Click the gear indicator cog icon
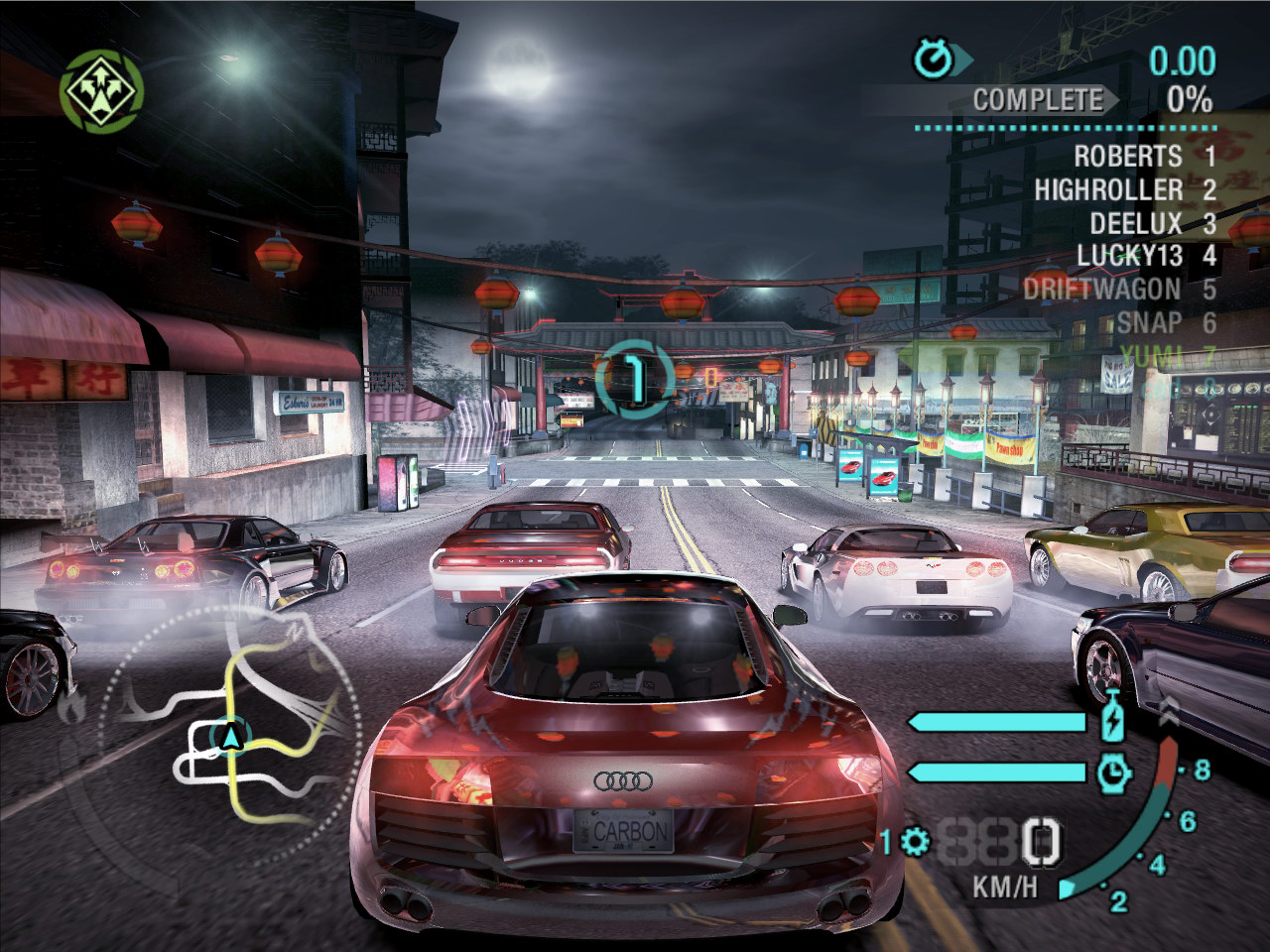The height and width of the screenshot is (952, 1270). tap(915, 843)
